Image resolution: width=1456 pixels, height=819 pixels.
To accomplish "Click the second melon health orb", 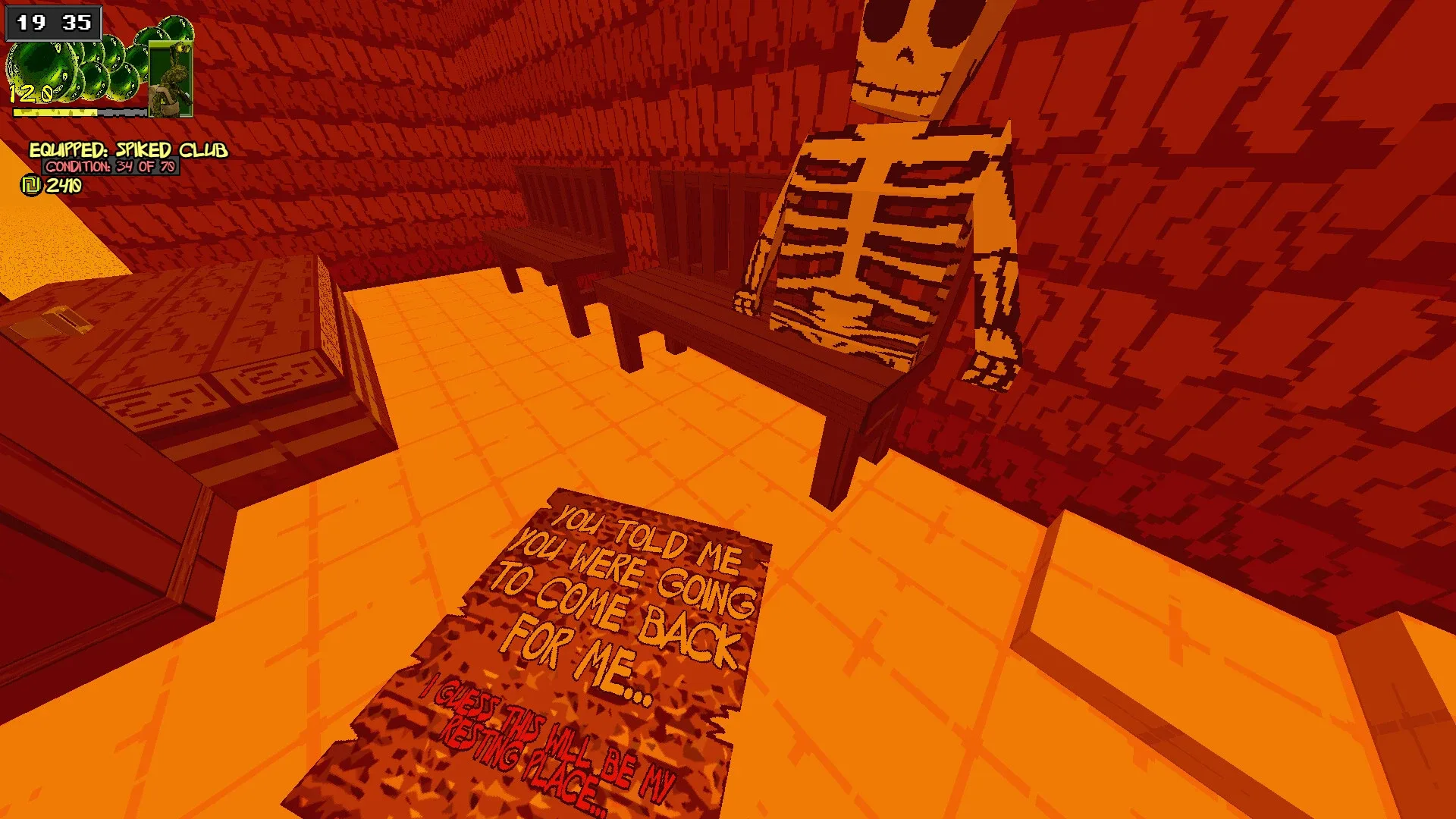I will pyautogui.click(x=76, y=72).
